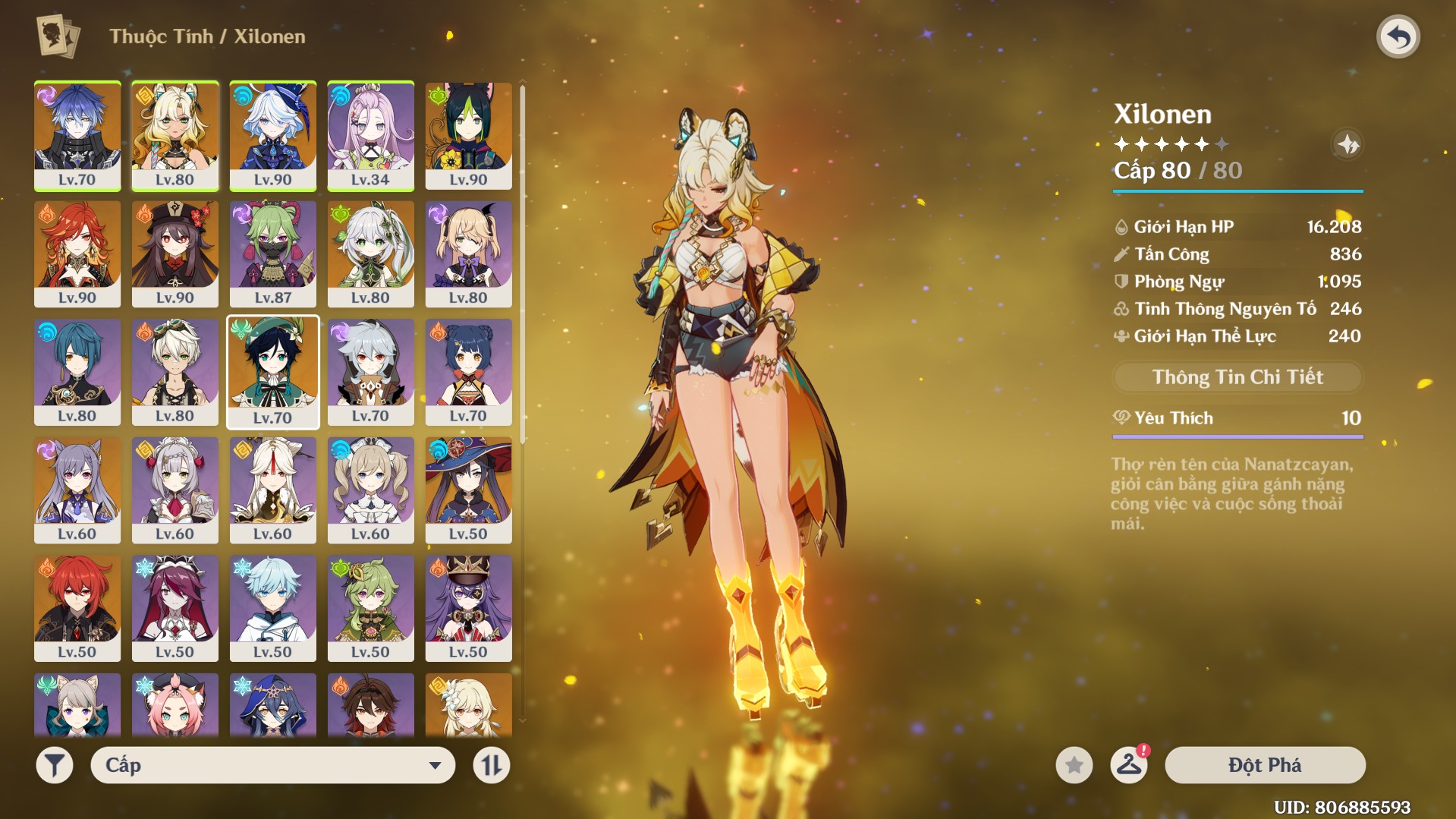
Task: Pick the Nahida Lv.80 portrait
Action: click(x=370, y=254)
